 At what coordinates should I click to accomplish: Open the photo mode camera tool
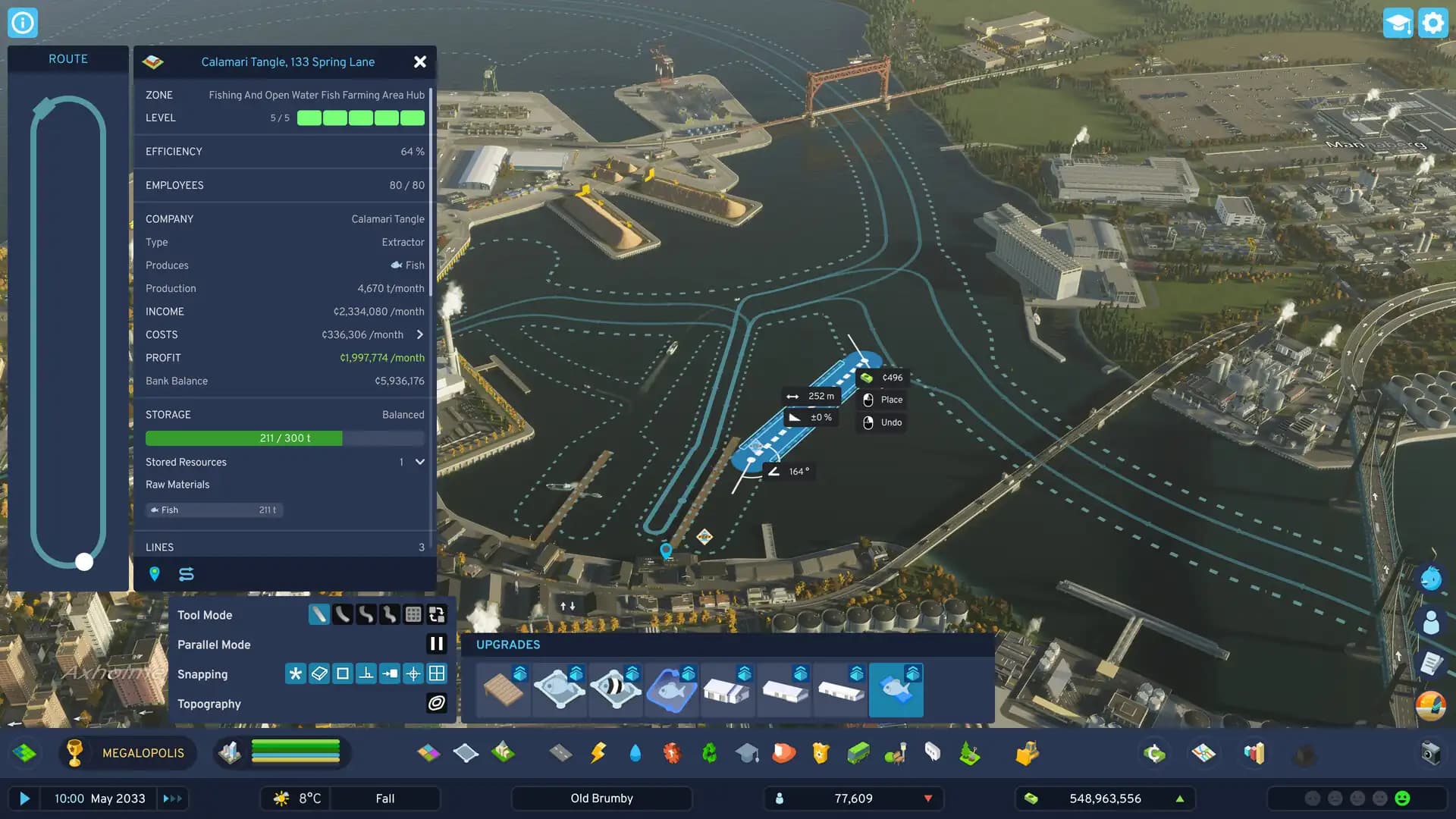click(x=1432, y=753)
